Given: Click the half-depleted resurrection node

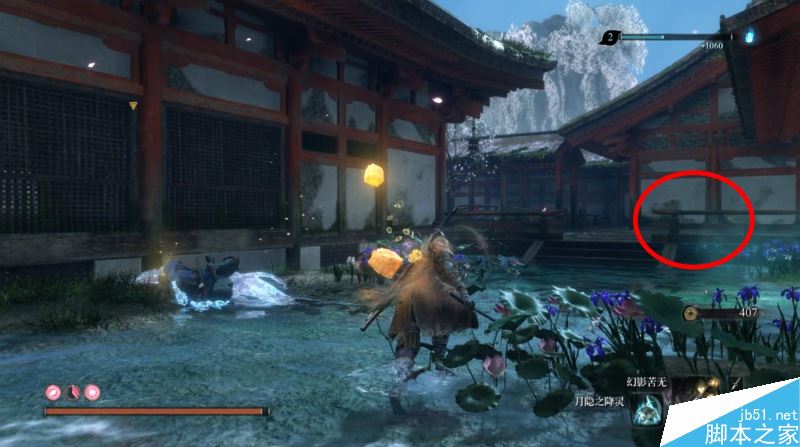Looking at the screenshot, I should coord(71,392).
